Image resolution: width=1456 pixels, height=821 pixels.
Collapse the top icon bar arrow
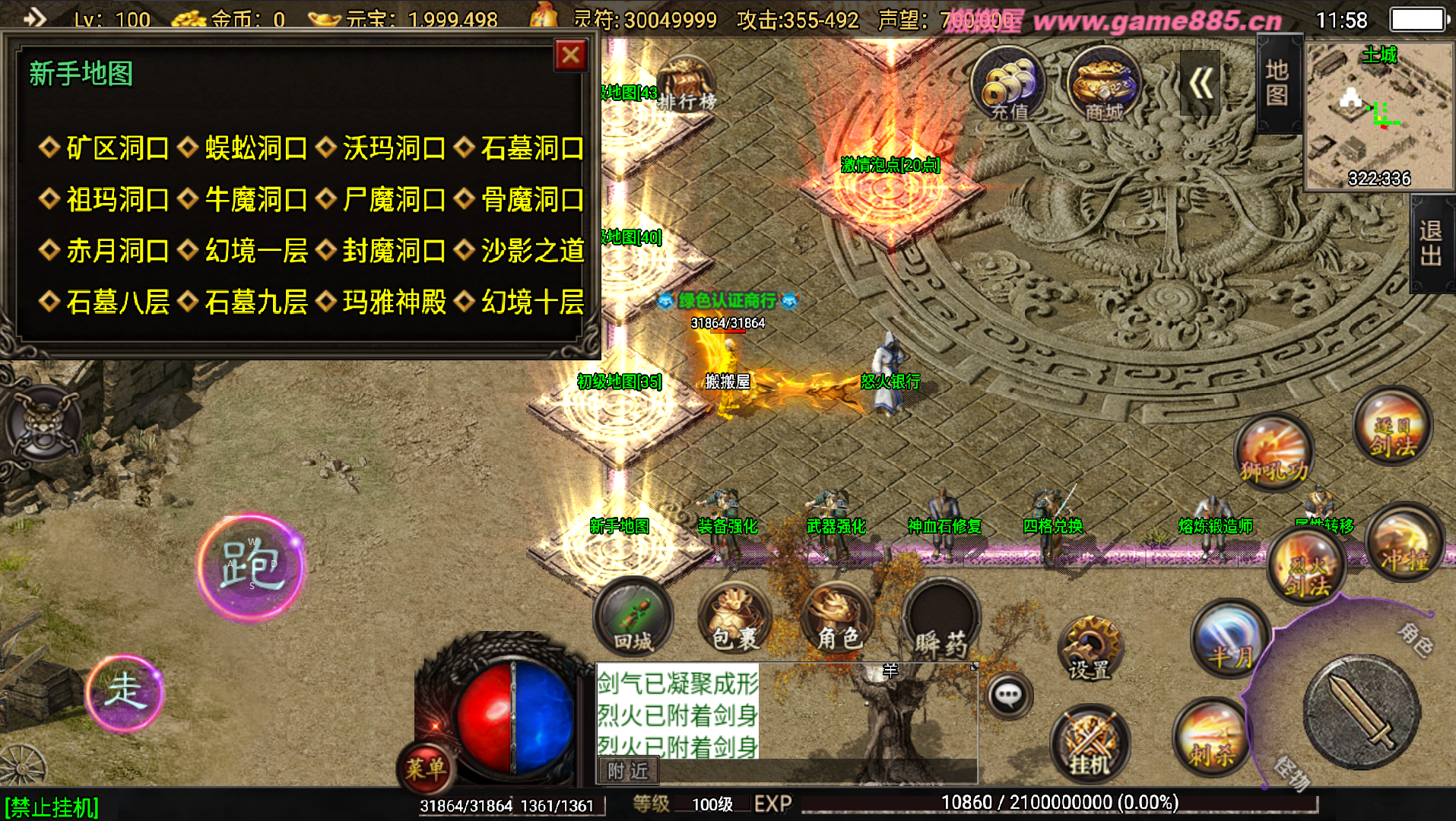(x=1200, y=84)
